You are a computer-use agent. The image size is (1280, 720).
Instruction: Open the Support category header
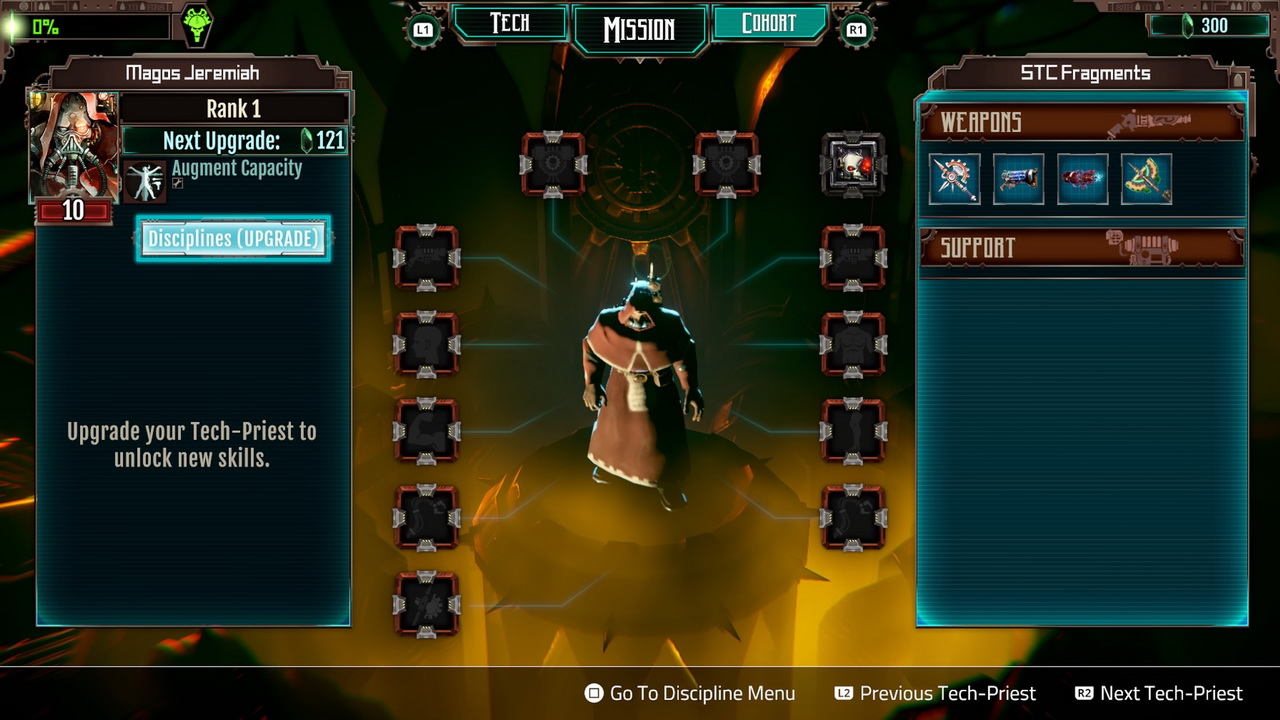pyautogui.click(x=1081, y=247)
